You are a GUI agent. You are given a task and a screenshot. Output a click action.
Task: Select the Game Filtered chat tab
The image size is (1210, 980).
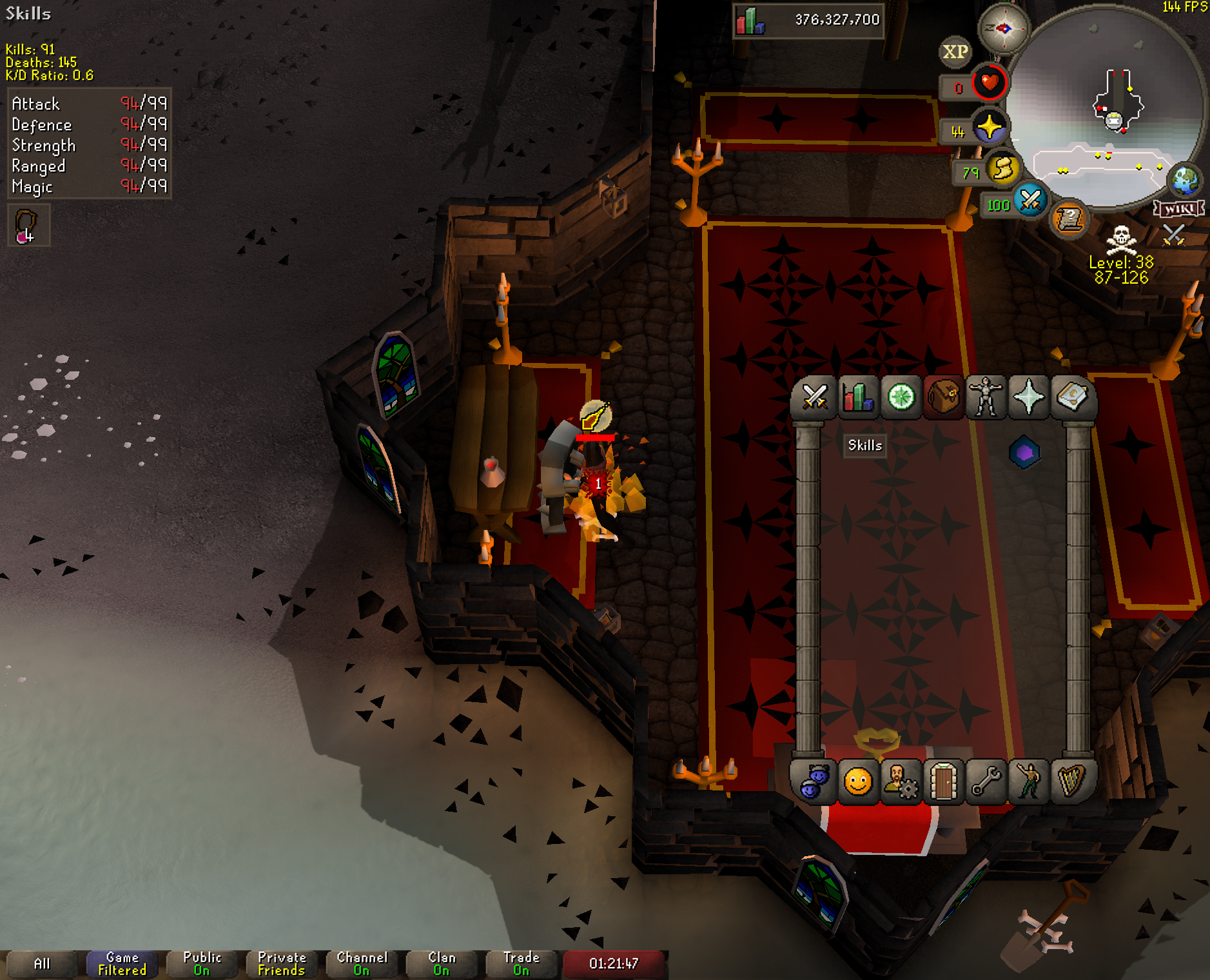coord(122,964)
